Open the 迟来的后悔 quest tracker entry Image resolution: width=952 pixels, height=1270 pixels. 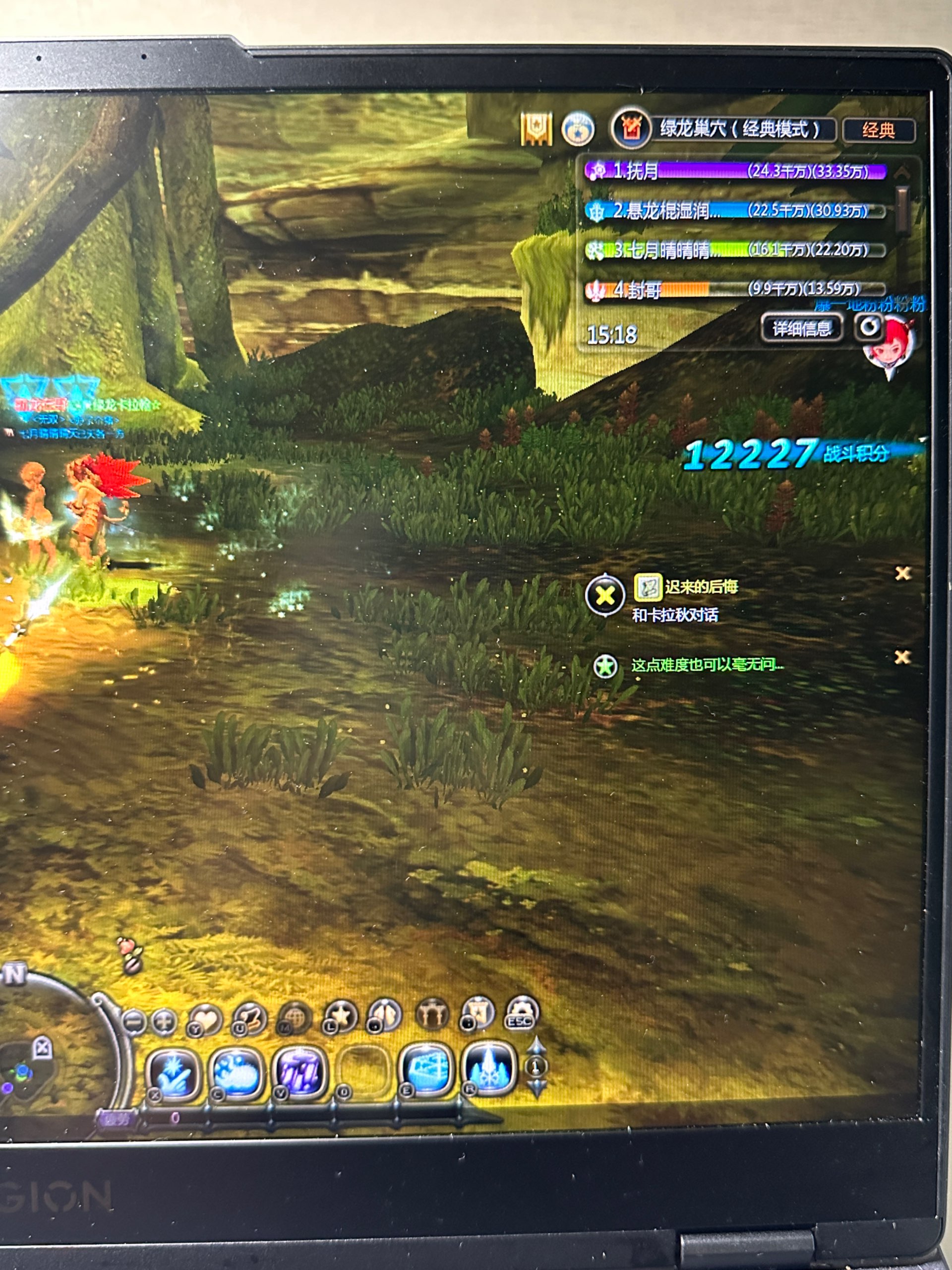701,586
